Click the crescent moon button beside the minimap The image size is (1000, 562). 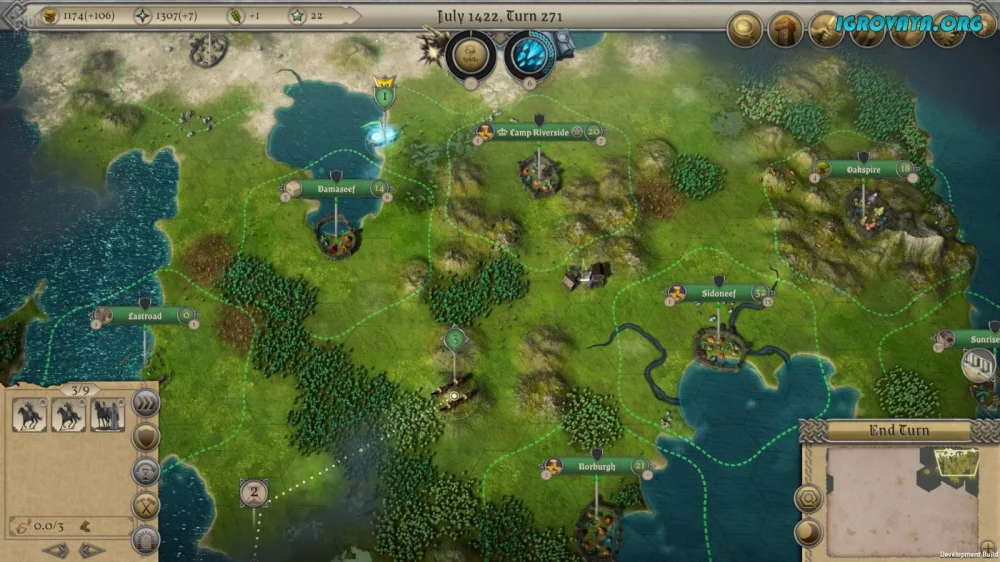pyautogui.click(x=809, y=531)
